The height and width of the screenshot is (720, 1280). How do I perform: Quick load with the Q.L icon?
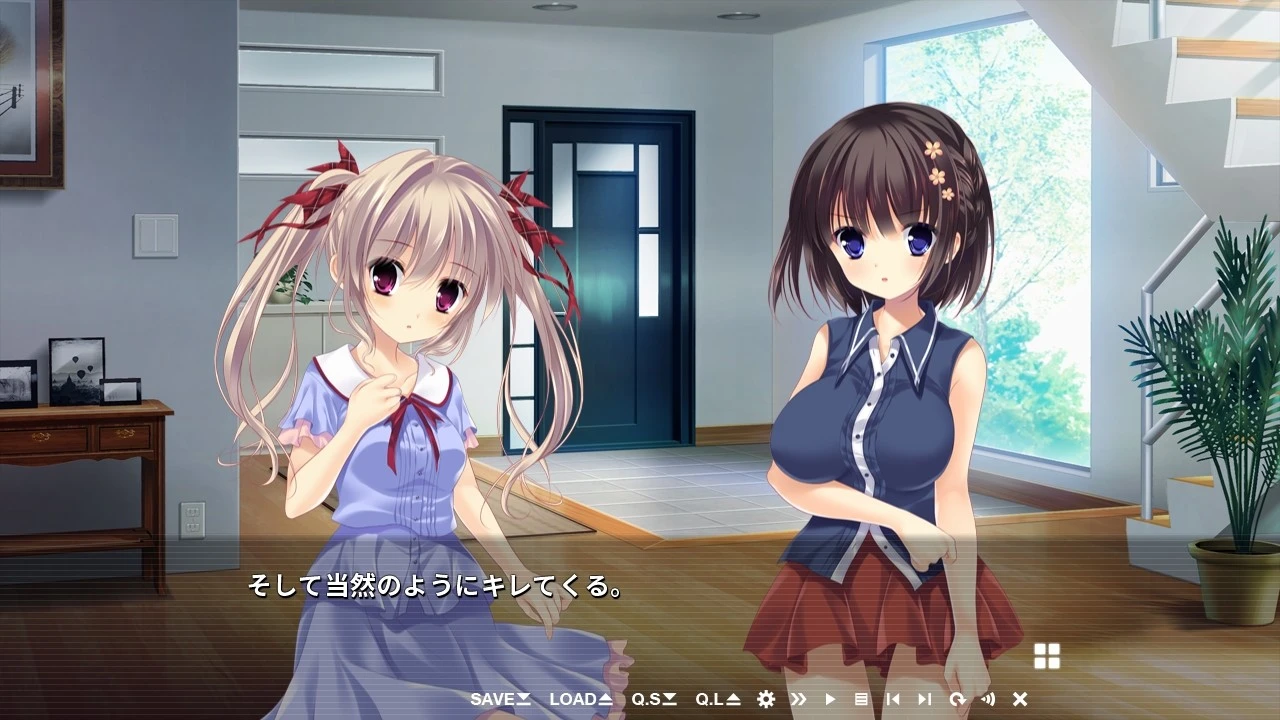pos(712,700)
